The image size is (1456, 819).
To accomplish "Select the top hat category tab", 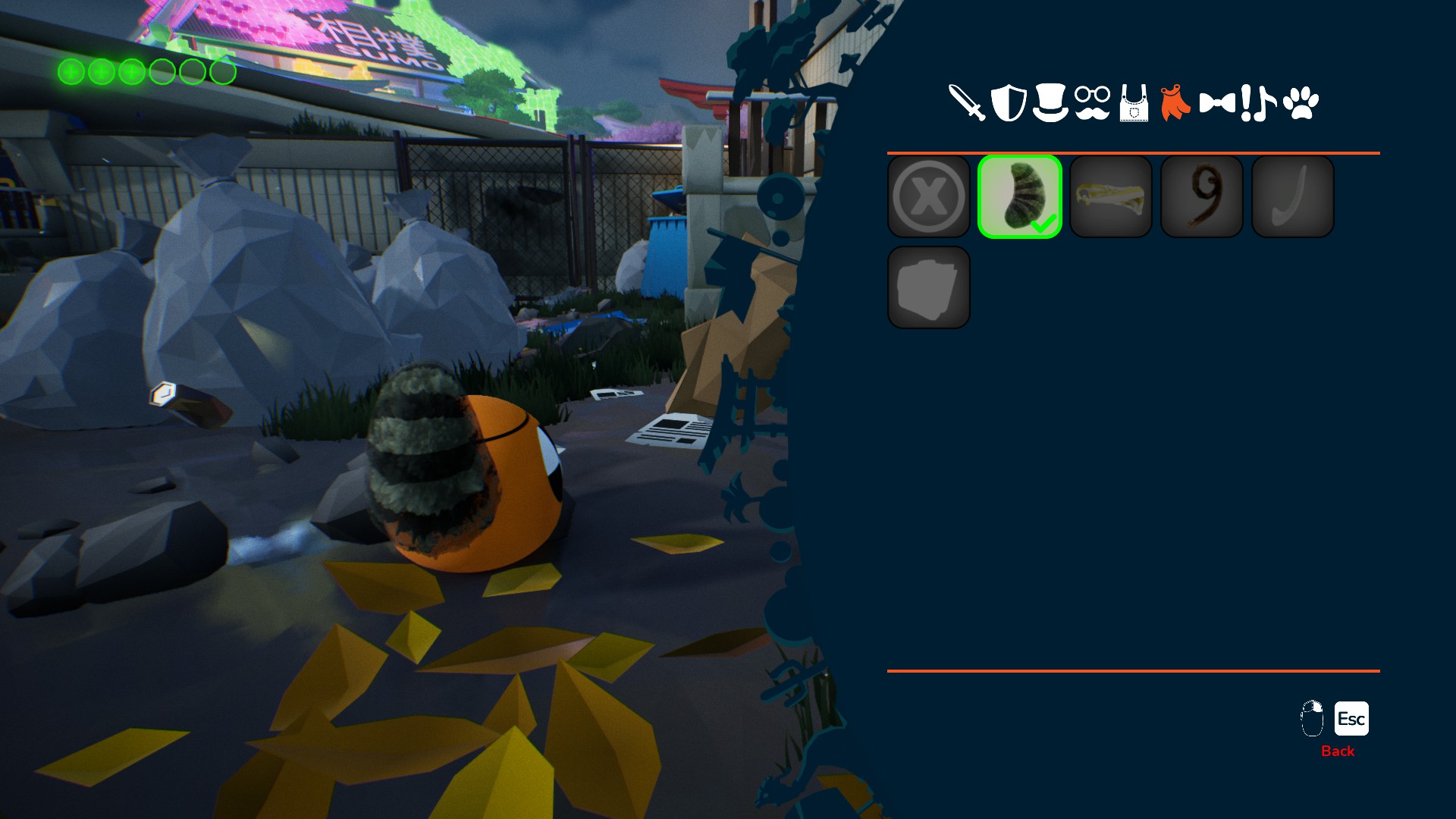I will coord(1050,103).
